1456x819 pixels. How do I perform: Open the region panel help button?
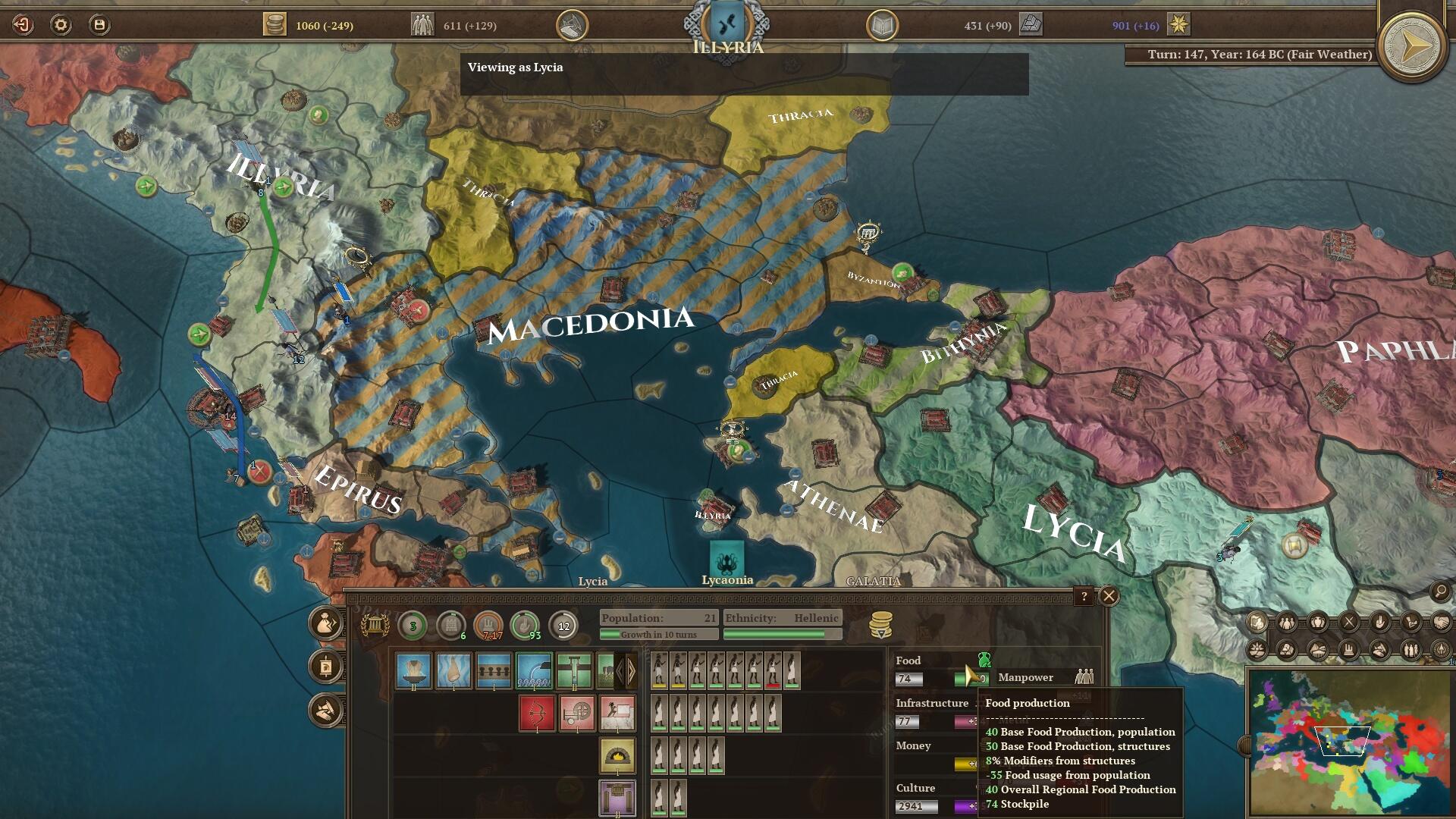1084,596
